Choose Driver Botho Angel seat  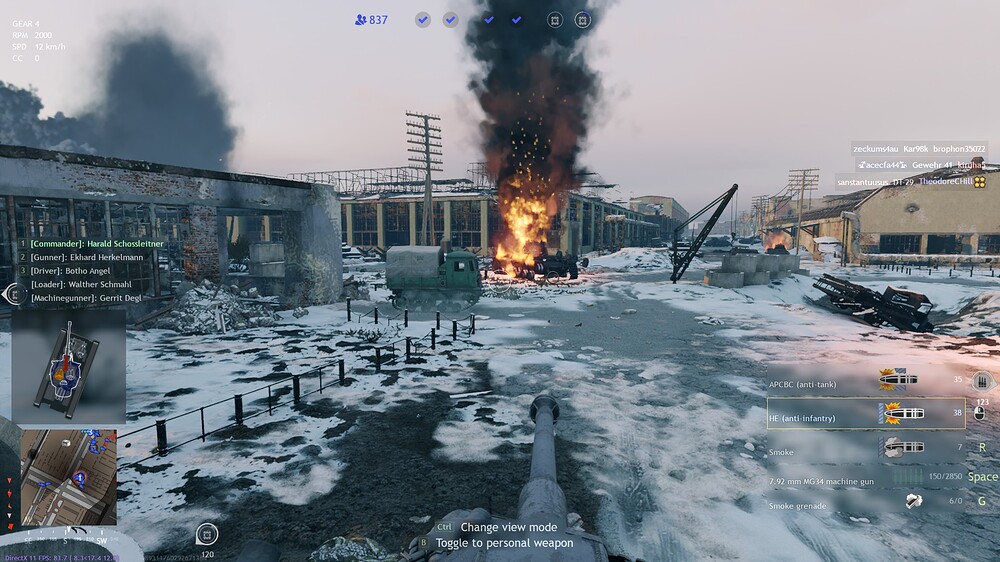tap(75, 271)
